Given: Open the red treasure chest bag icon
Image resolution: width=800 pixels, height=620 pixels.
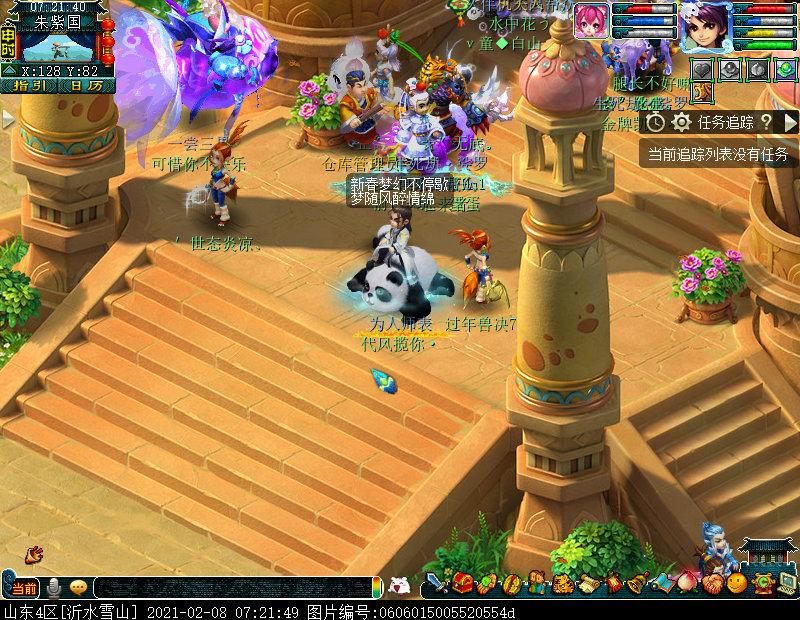Looking at the screenshot, I should coord(462,584).
